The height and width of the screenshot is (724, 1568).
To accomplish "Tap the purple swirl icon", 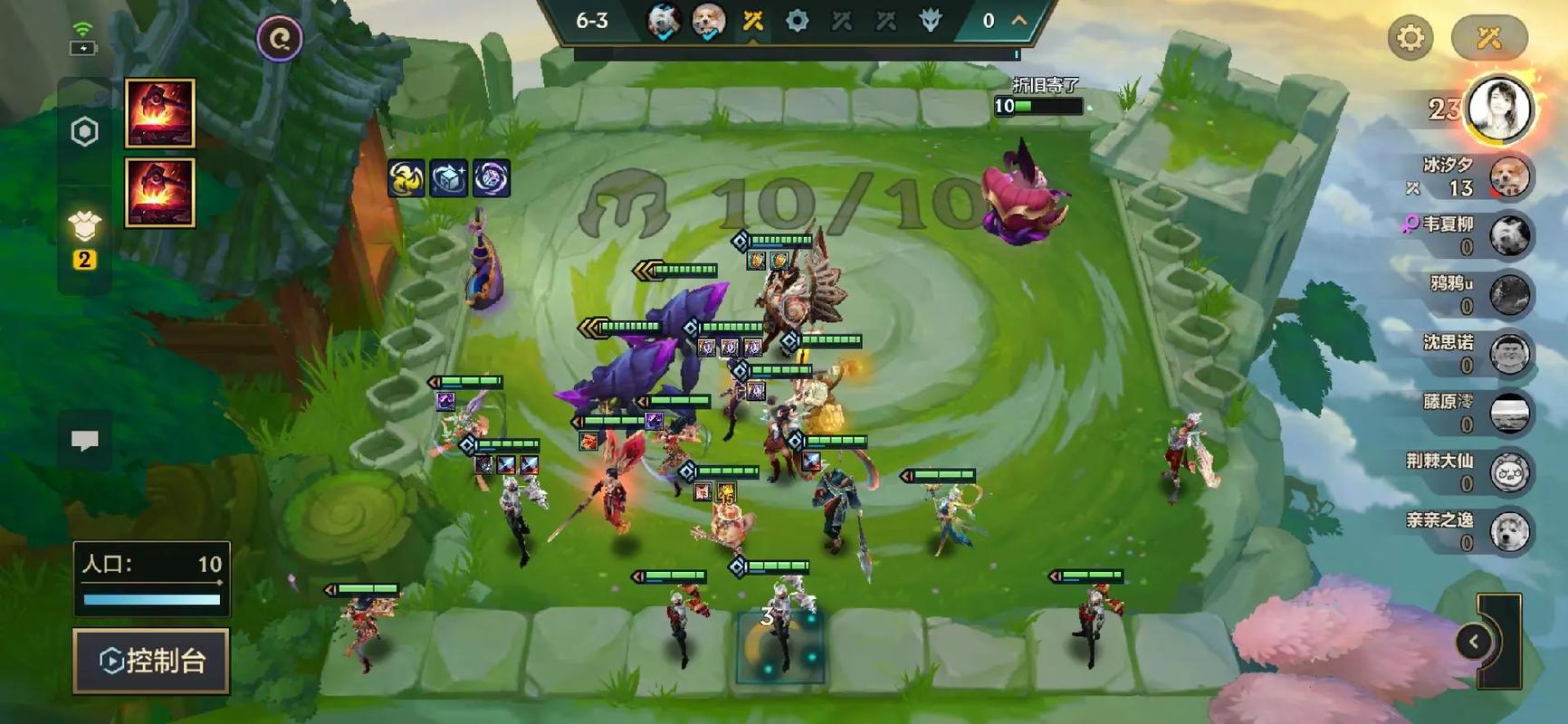I will tap(280, 39).
